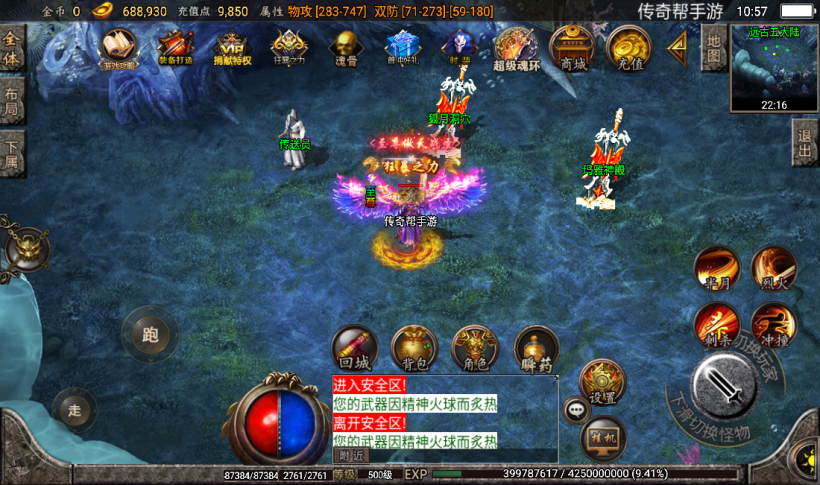This screenshot has height=485, width=820.
Task: Activate the 烈火 flame skill
Action: 773,268
